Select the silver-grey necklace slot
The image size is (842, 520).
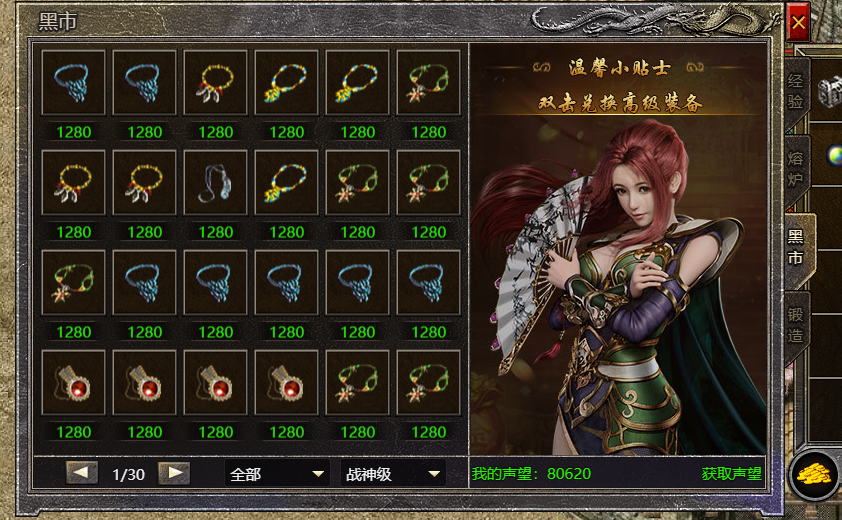tap(216, 183)
